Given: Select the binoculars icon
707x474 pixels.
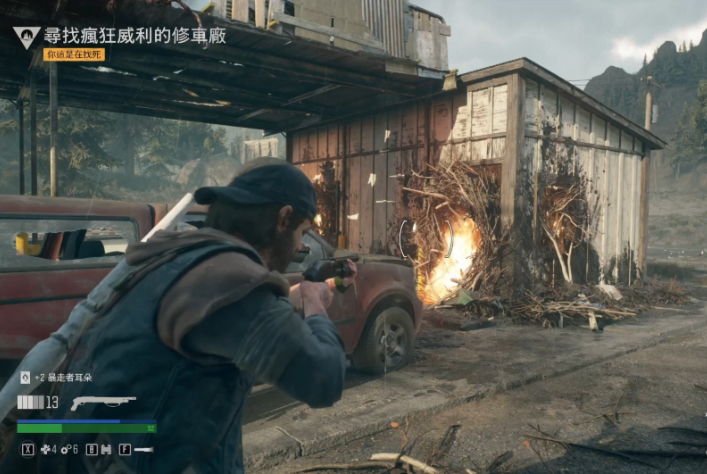Looking at the screenshot, I should (105, 450).
